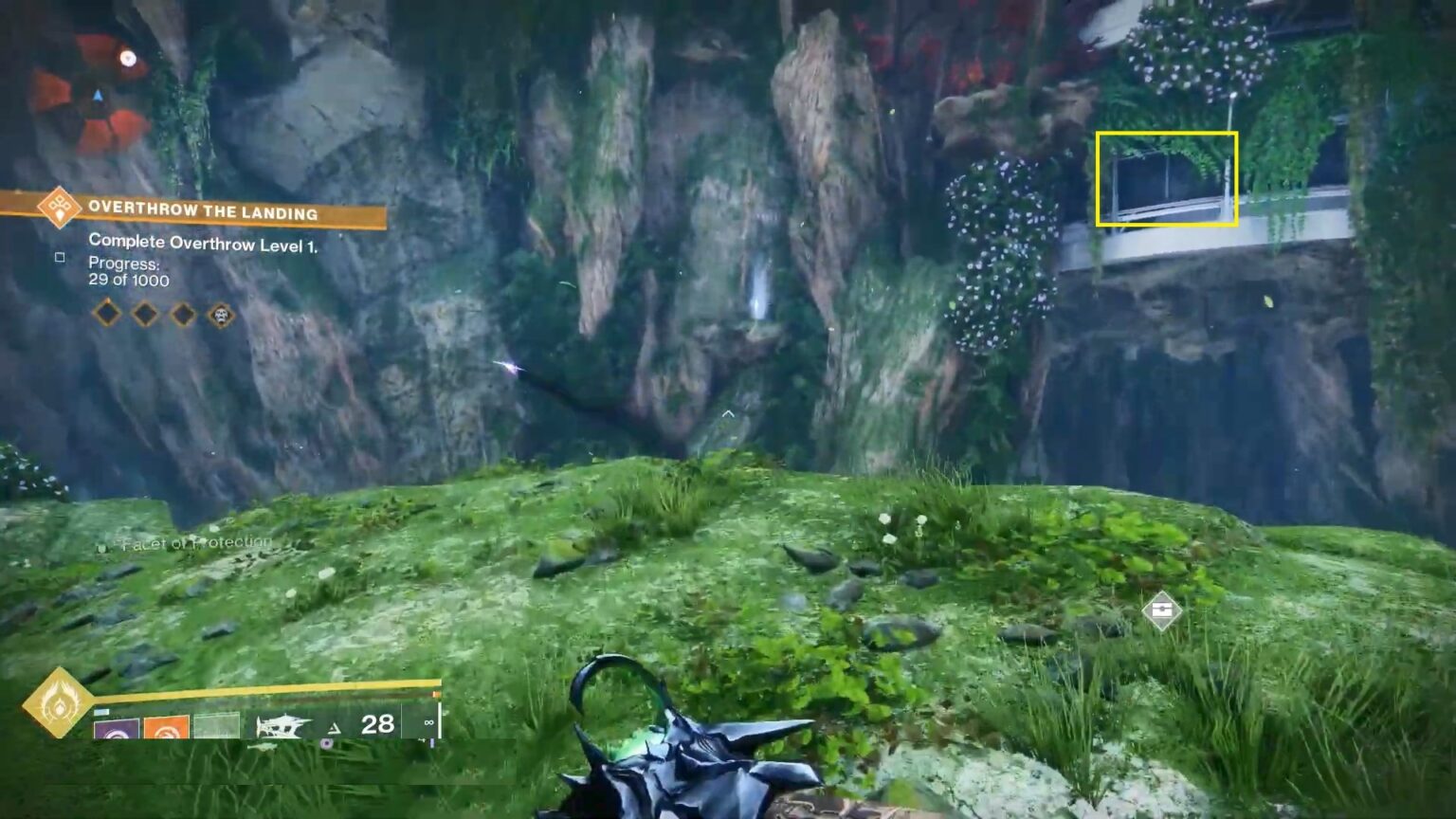
Task: Trigger the orange ability icon
Action: point(166,730)
